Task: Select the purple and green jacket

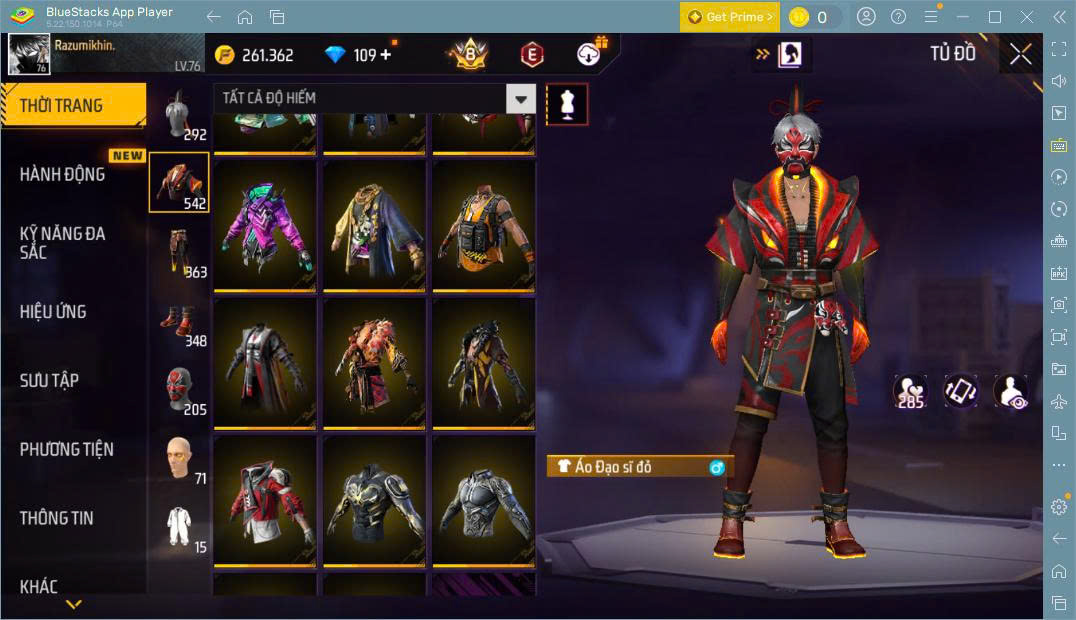Action: (265, 225)
